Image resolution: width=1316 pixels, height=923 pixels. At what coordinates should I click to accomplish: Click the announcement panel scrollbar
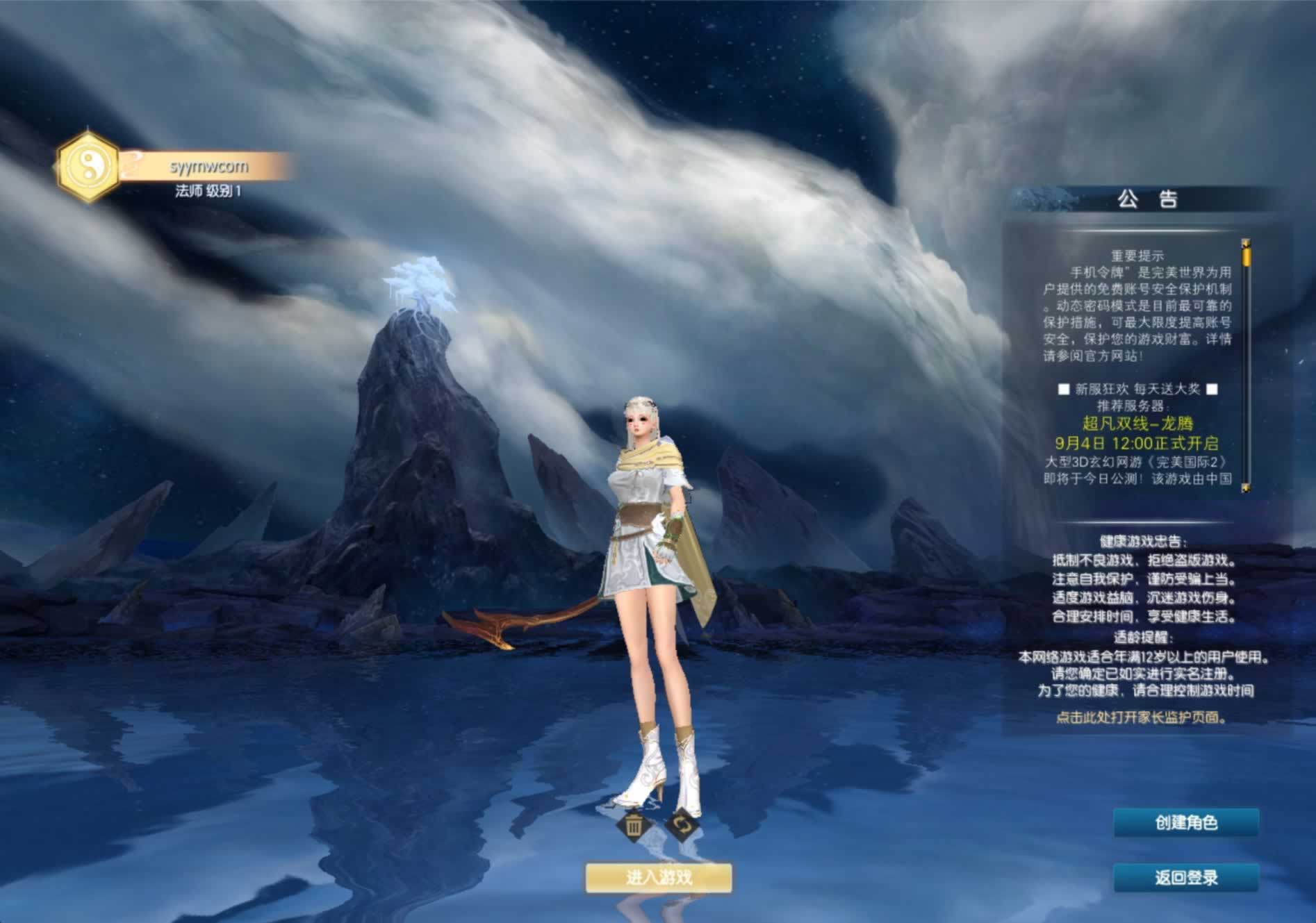tap(1246, 366)
